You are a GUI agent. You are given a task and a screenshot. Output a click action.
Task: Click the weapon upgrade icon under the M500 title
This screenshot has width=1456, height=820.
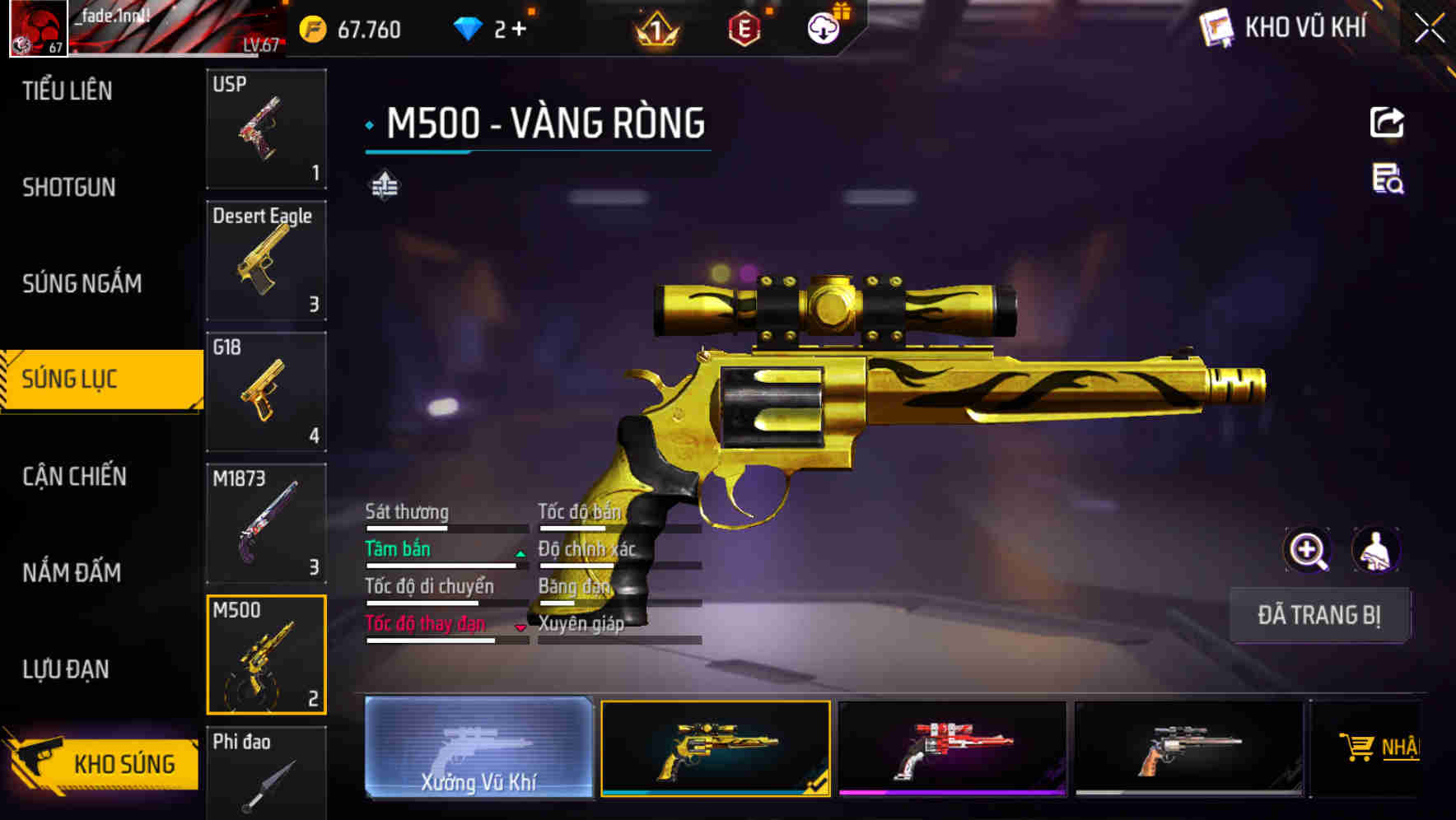pos(384,184)
